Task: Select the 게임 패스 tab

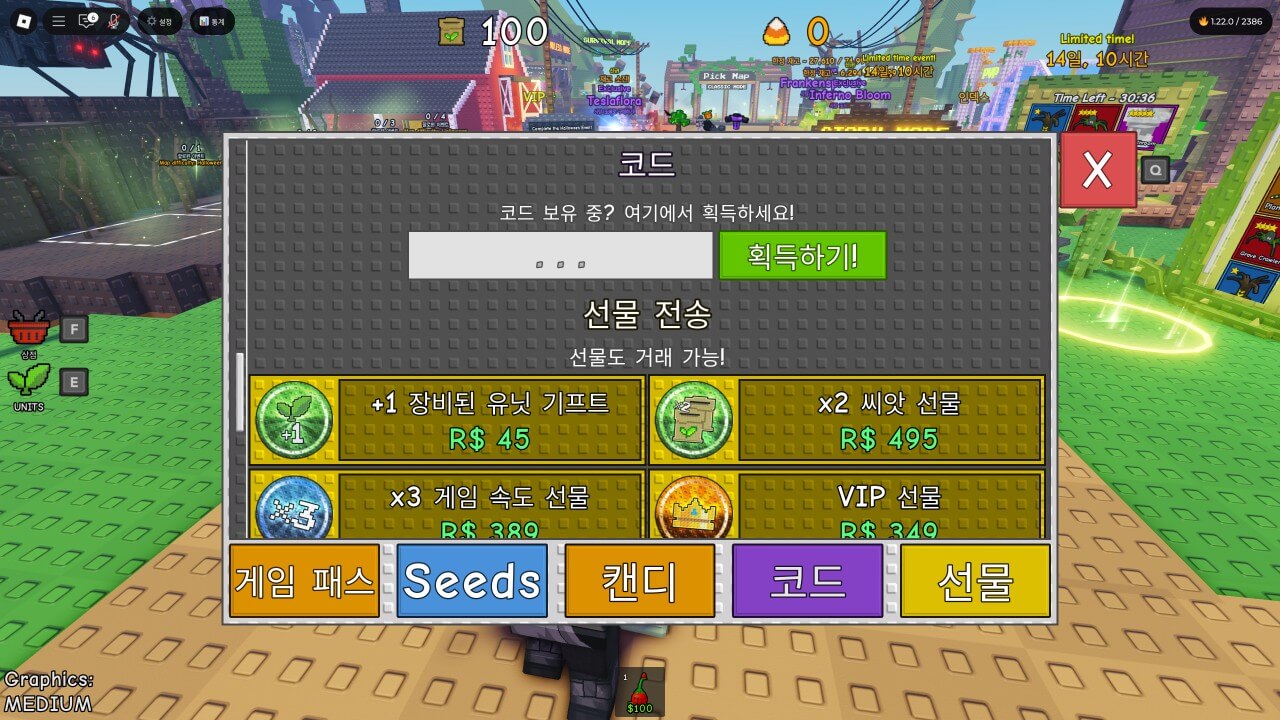Action: coord(304,578)
